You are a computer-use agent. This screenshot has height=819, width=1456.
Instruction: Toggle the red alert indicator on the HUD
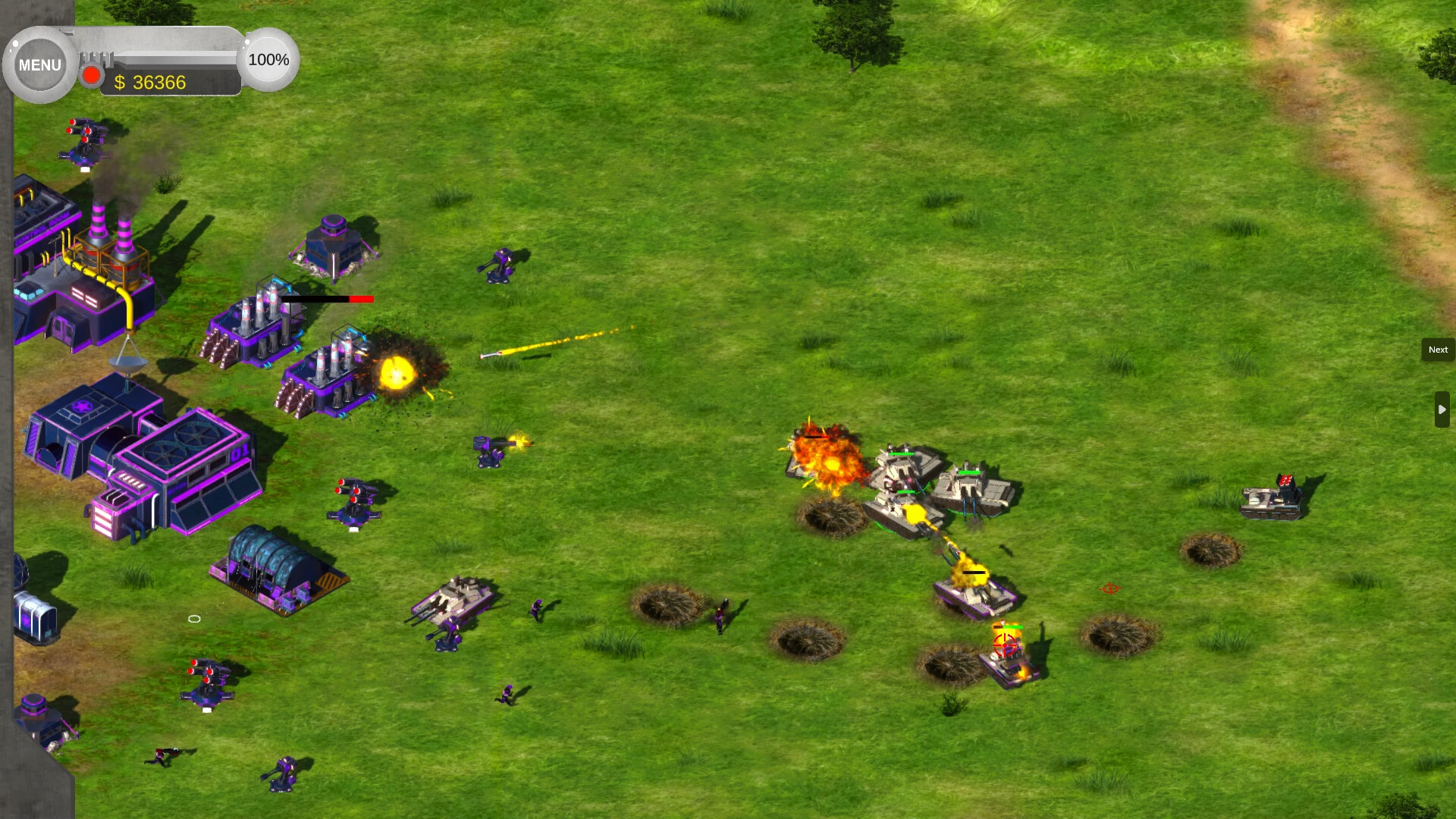(x=91, y=74)
